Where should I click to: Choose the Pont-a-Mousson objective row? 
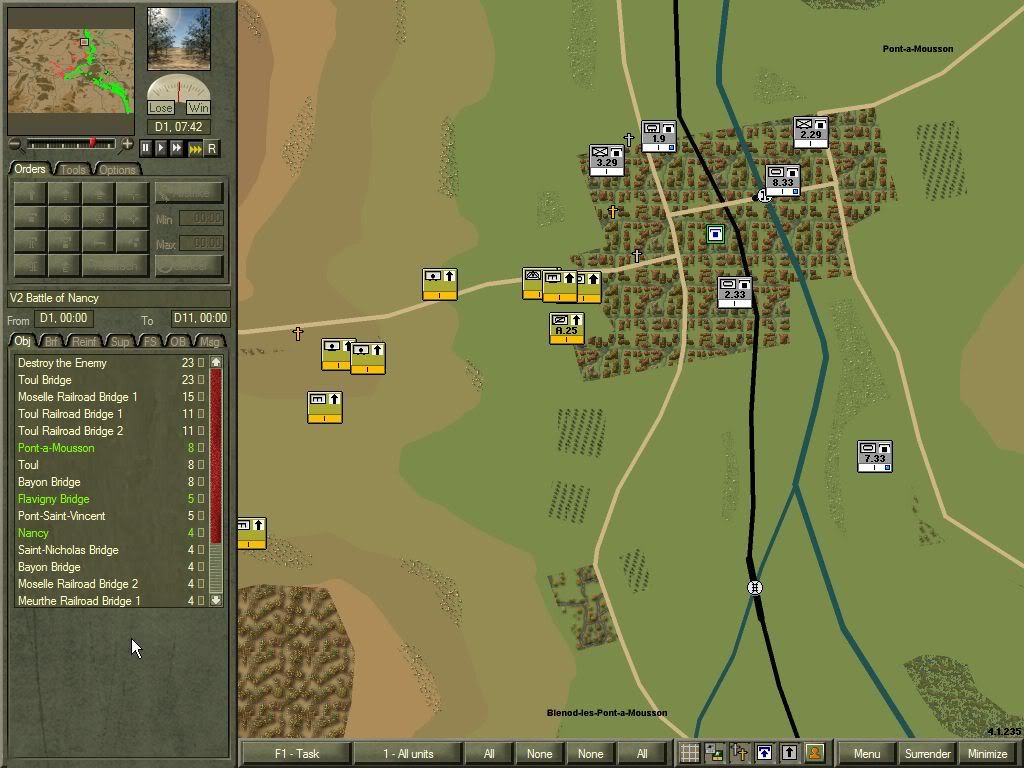(x=56, y=448)
